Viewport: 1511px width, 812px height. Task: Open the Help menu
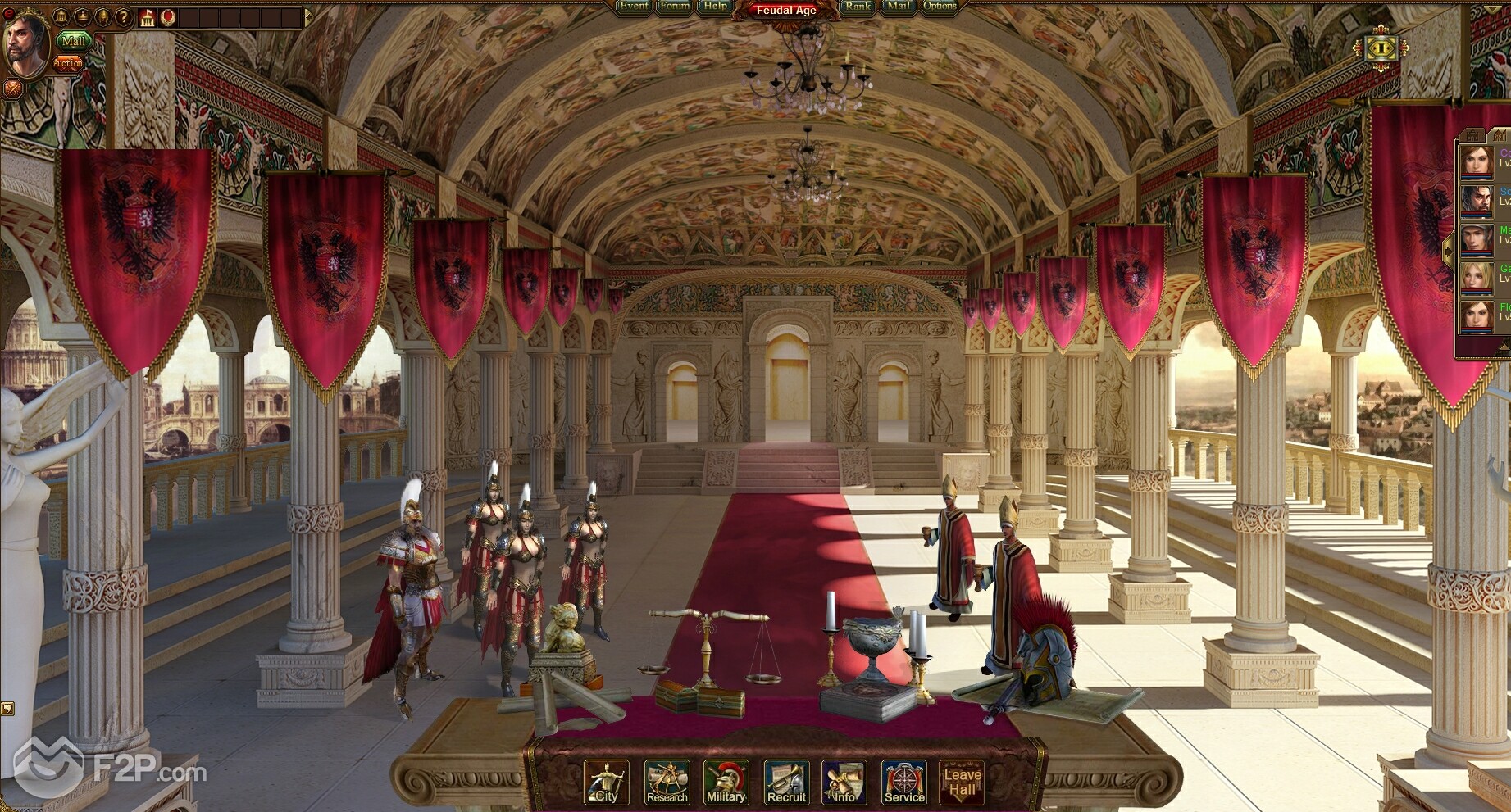716,7
